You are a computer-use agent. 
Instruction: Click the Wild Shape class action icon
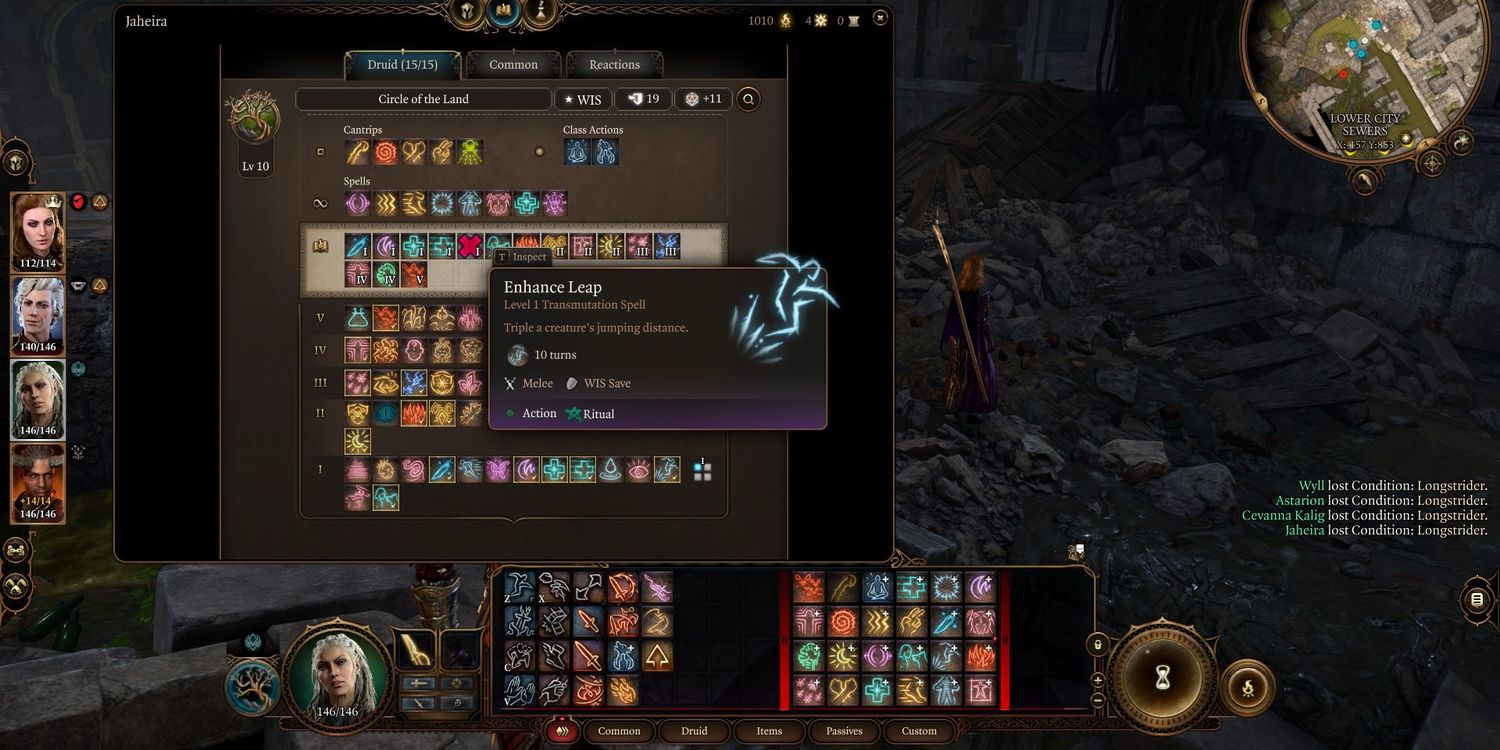578,152
